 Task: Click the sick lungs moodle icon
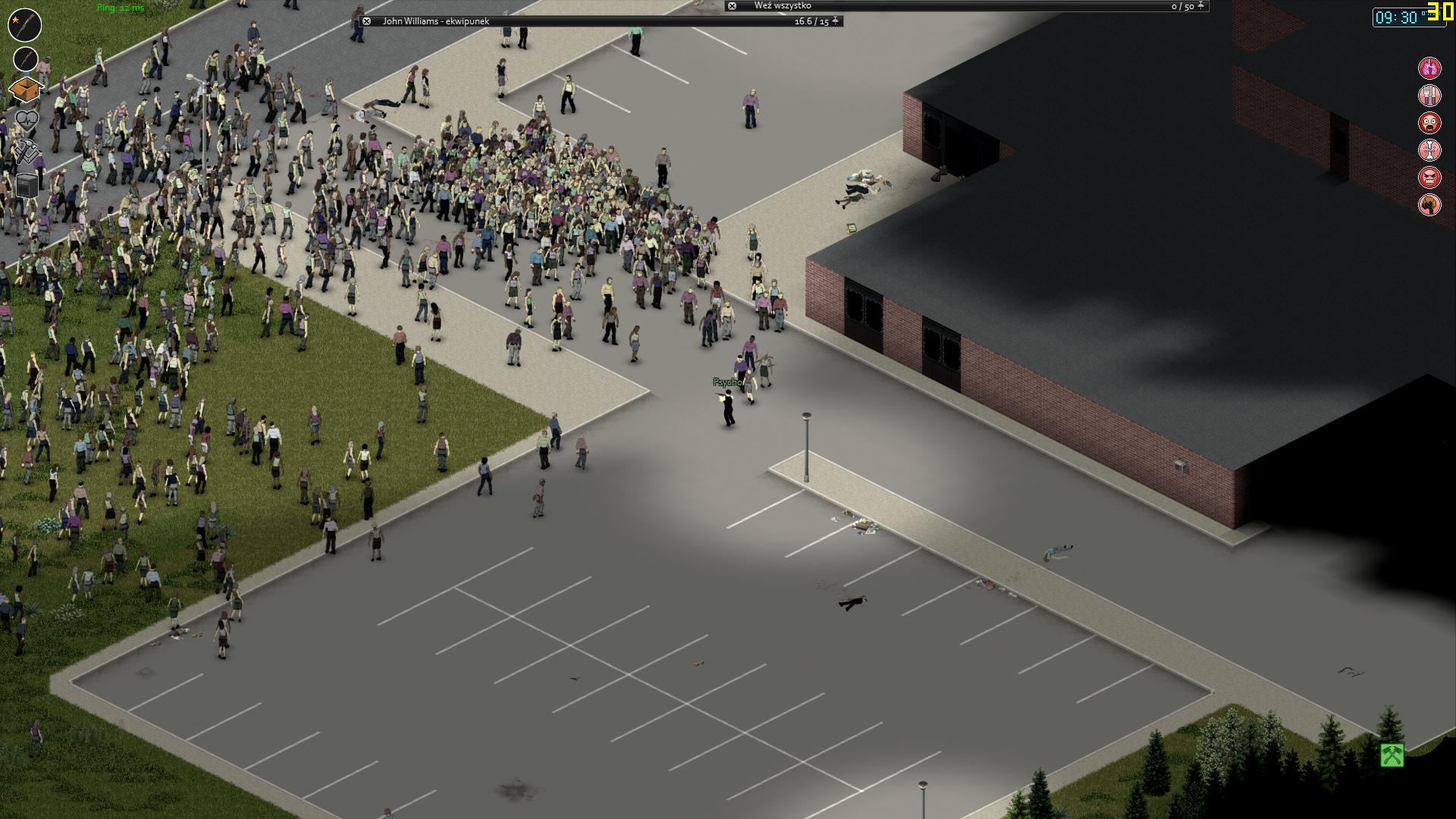coord(1429,68)
